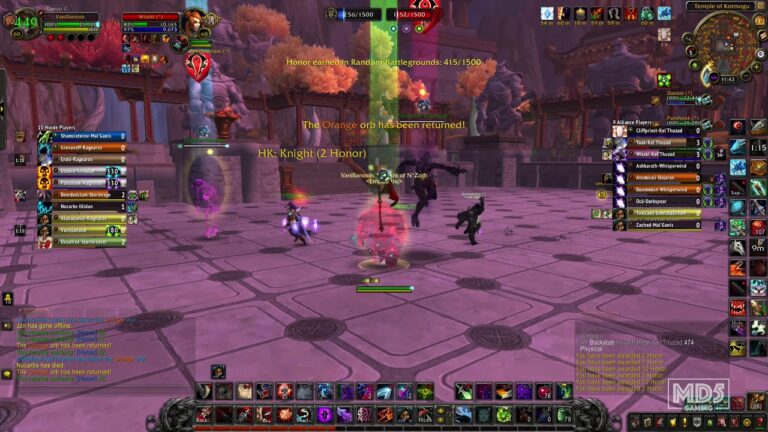Viewport: 768px width, 432px height.
Task: Select the target portrait at top
Action: (196, 21)
